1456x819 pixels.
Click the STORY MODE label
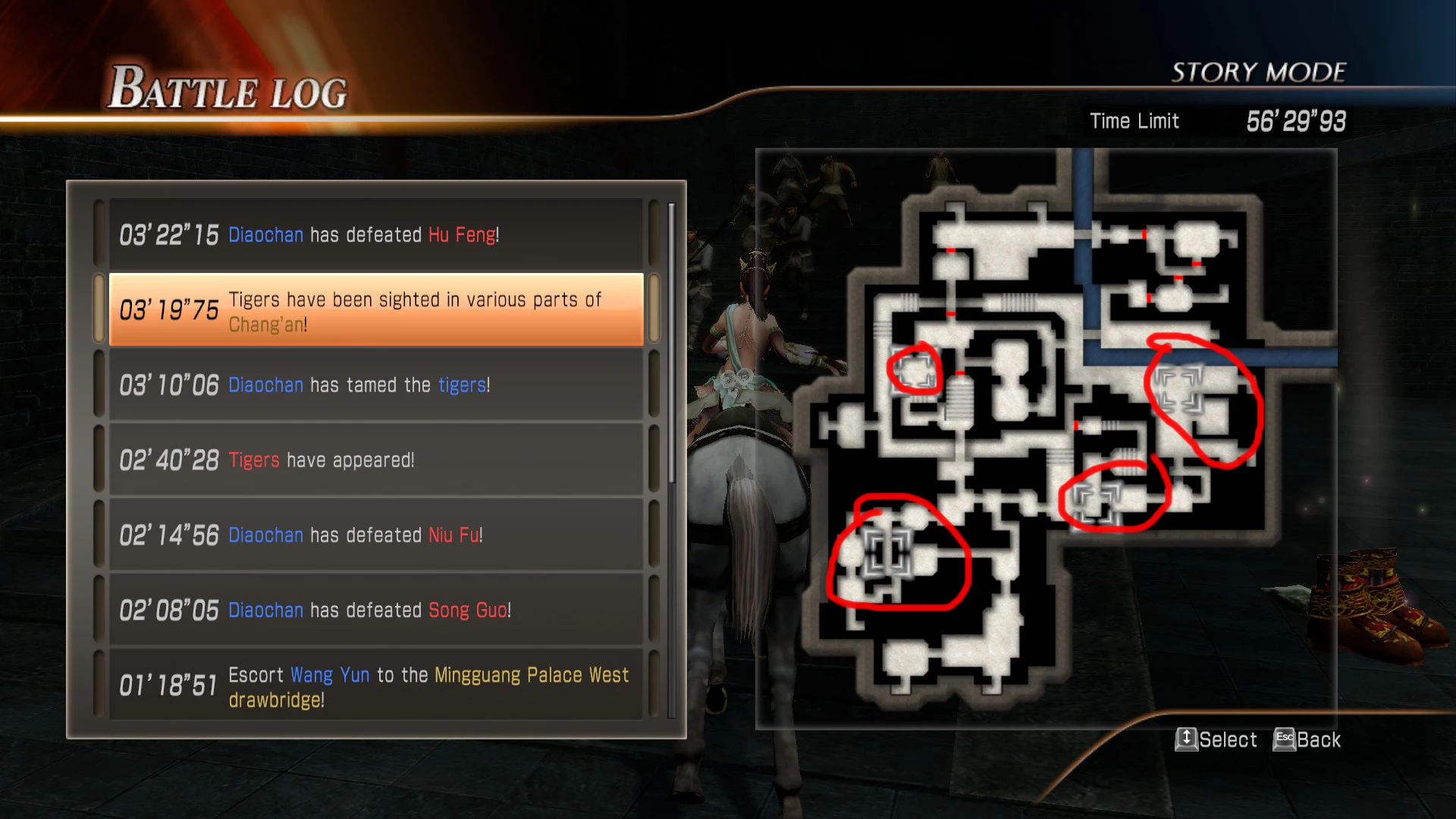point(1259,72)
